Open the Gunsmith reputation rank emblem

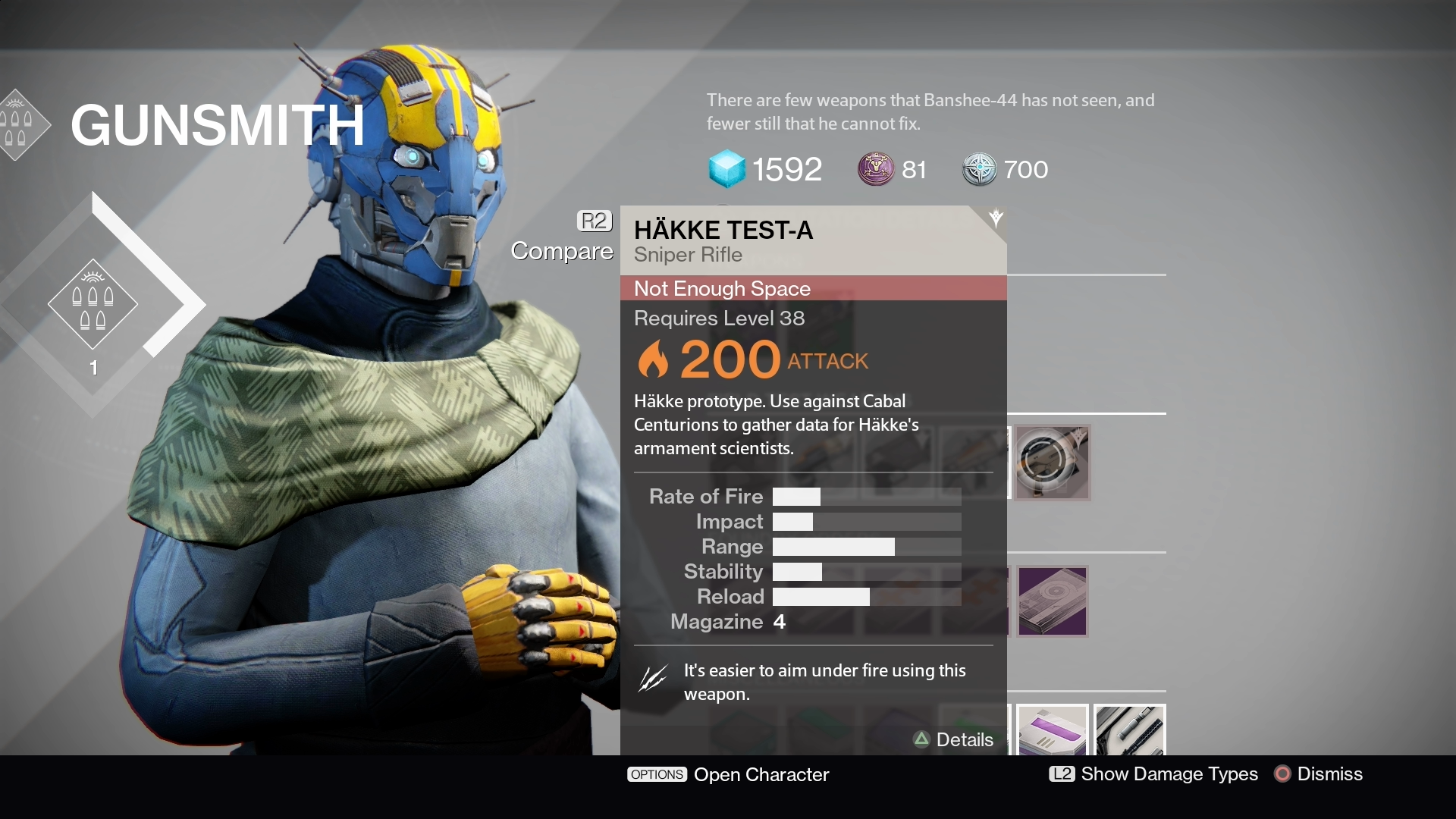93,303
